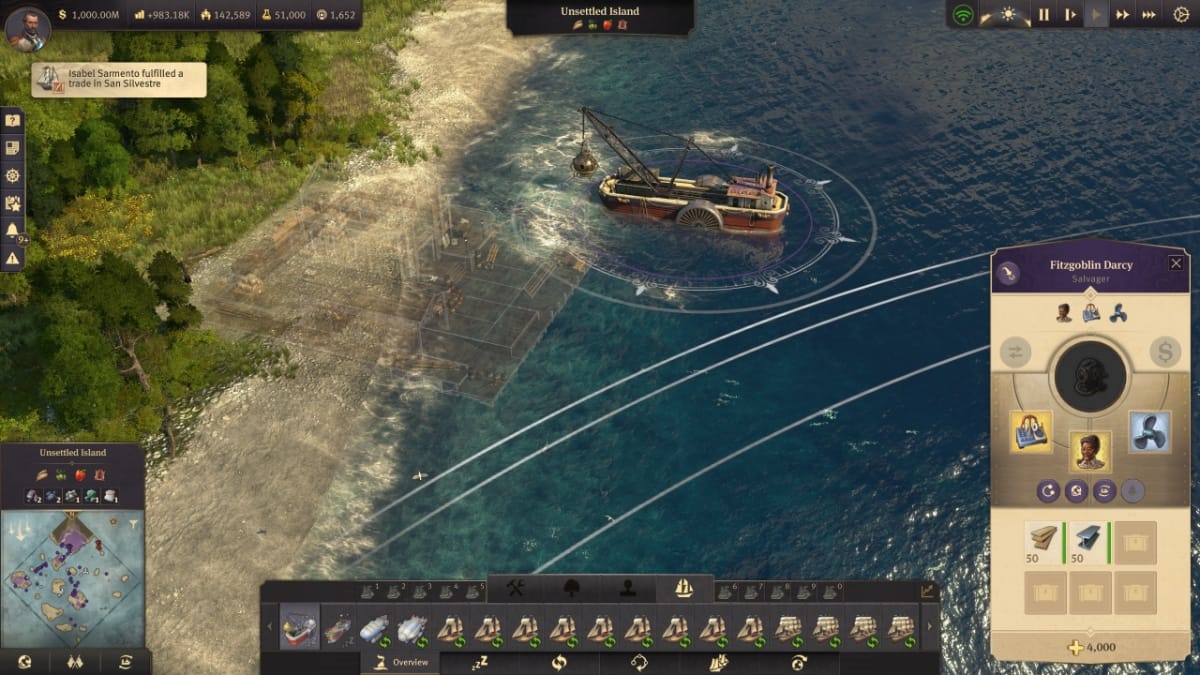The height and width of the screenshot is (675, 1200).
Task: Show the sleeping idle ships filter
Action: [x=480, y=662]
